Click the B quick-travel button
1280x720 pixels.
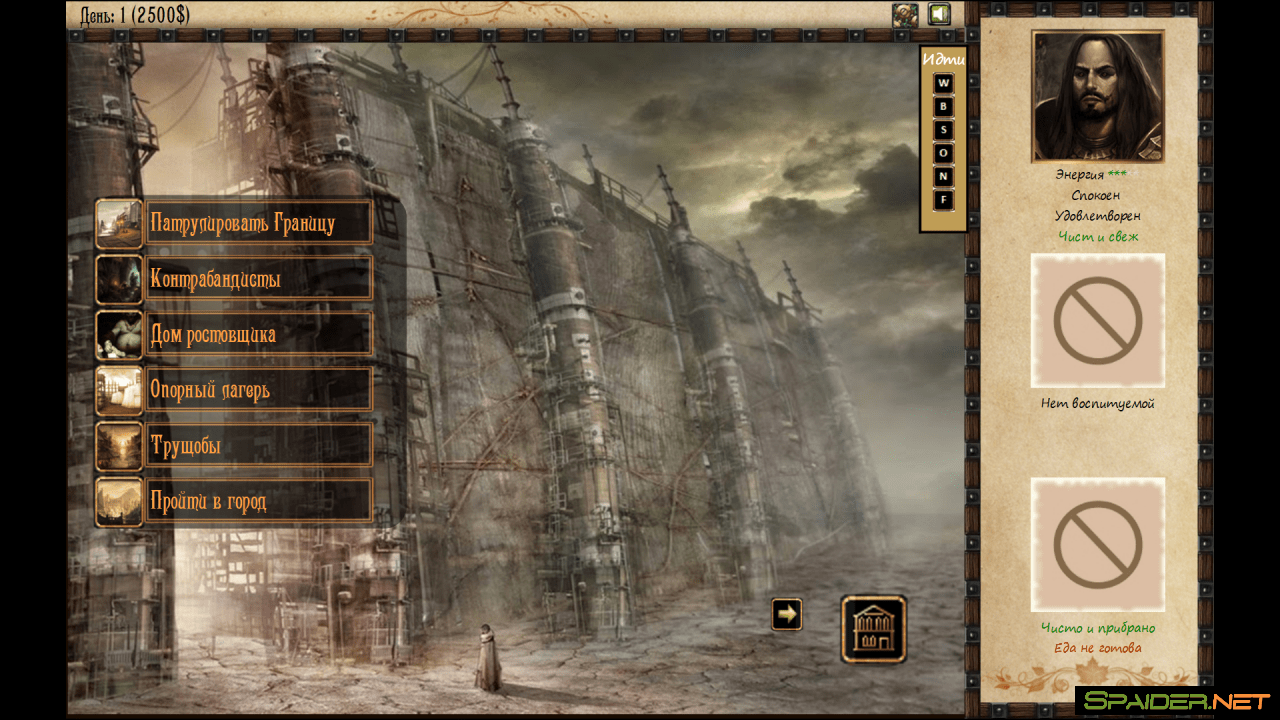point(943,106)
